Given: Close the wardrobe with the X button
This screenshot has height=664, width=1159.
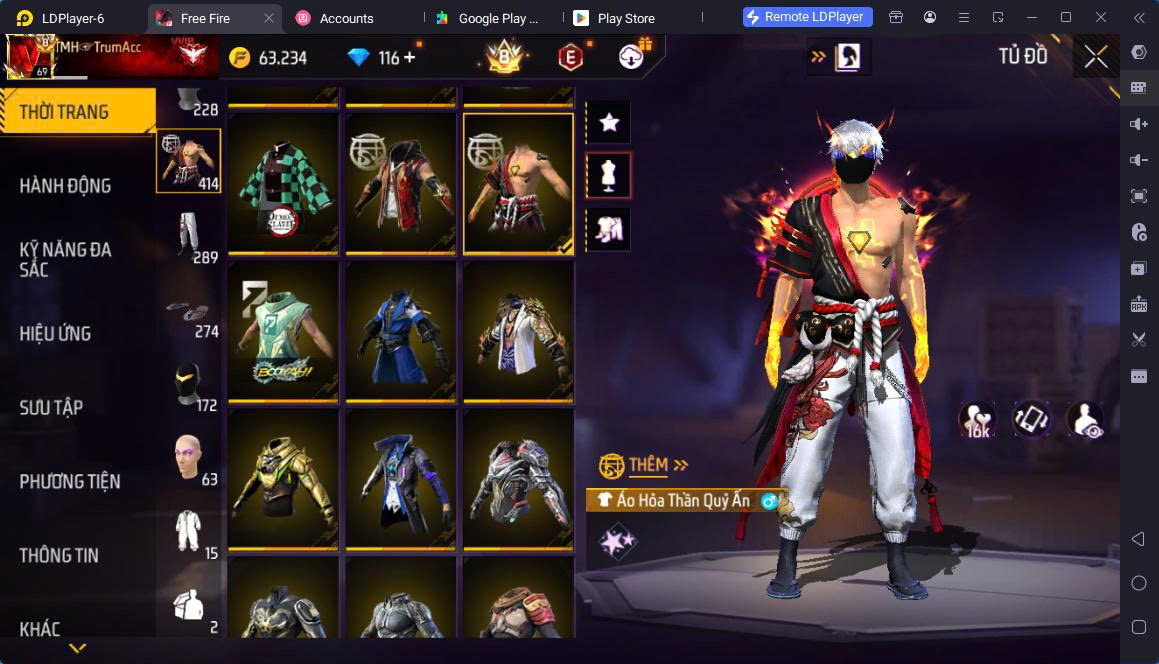Looking at the screenshot, I should [x=1095, y=57].
